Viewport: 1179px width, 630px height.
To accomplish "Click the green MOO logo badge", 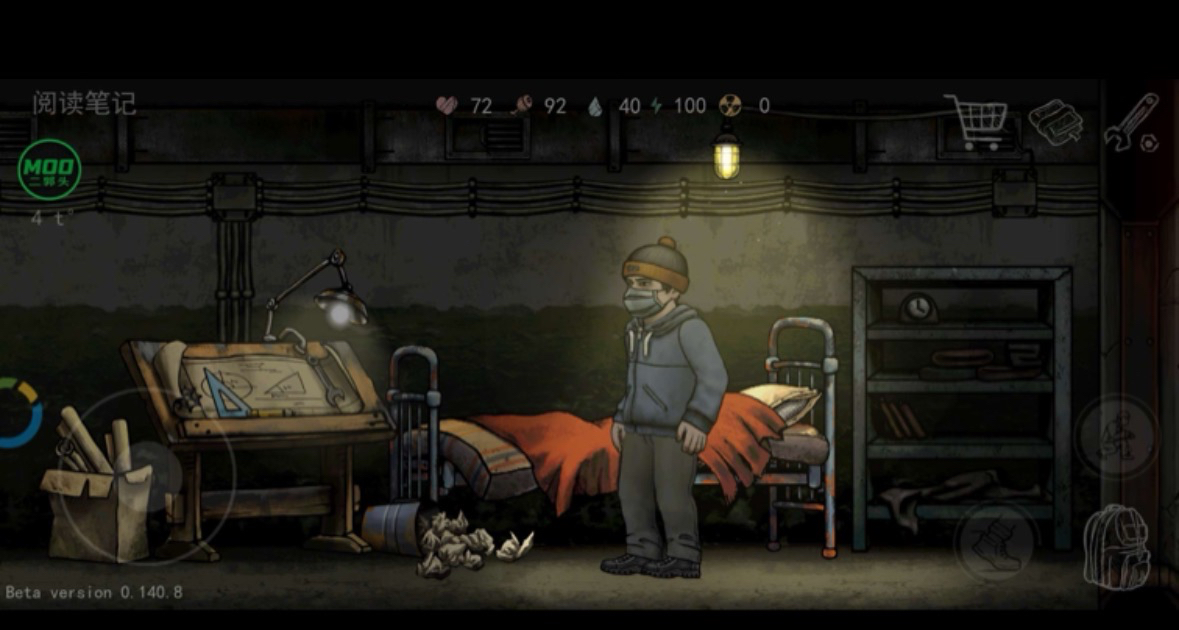I will point(50,170).
